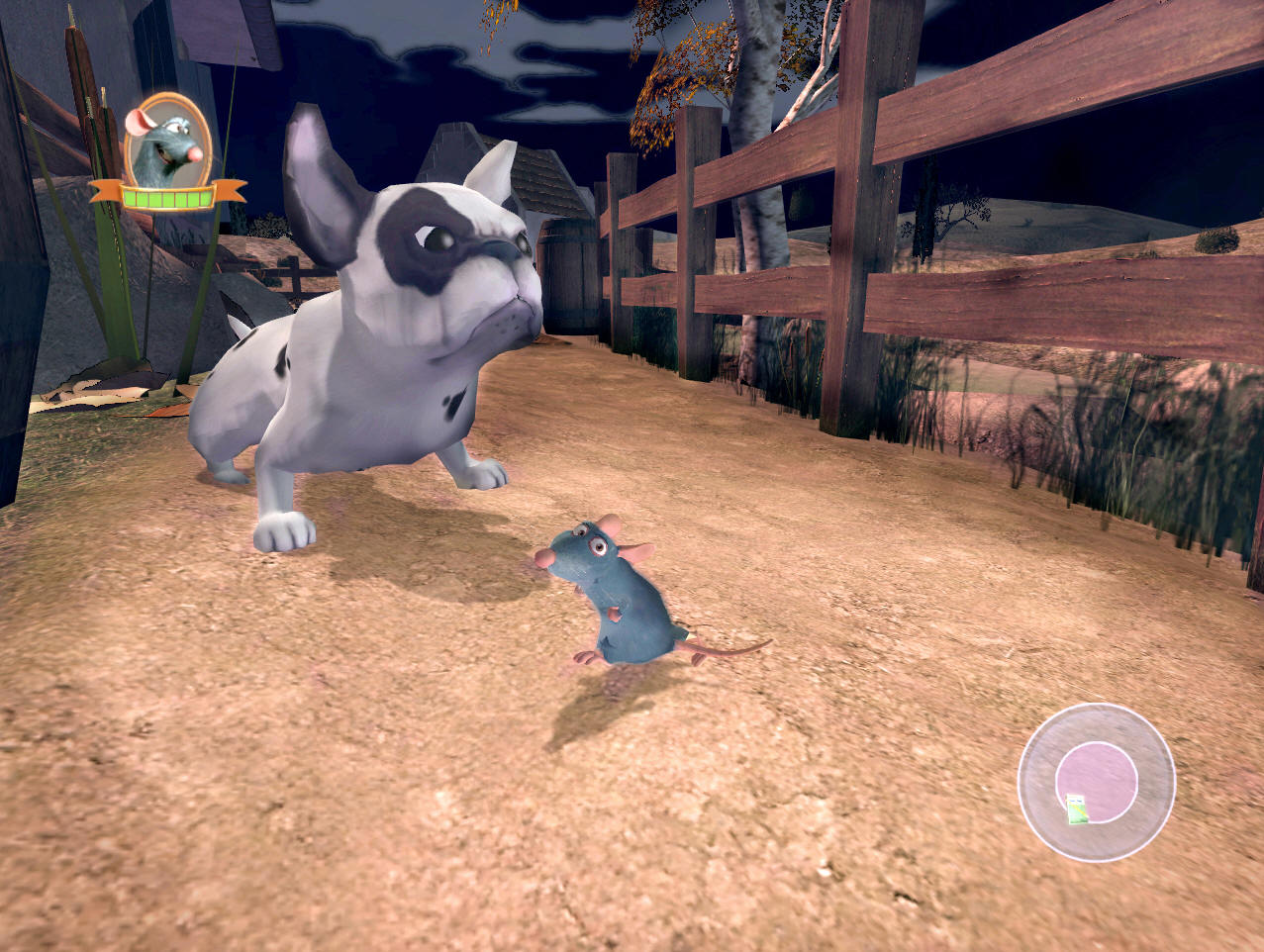
Task: Select the green marker on the radar
Action: click(1076, 809)
